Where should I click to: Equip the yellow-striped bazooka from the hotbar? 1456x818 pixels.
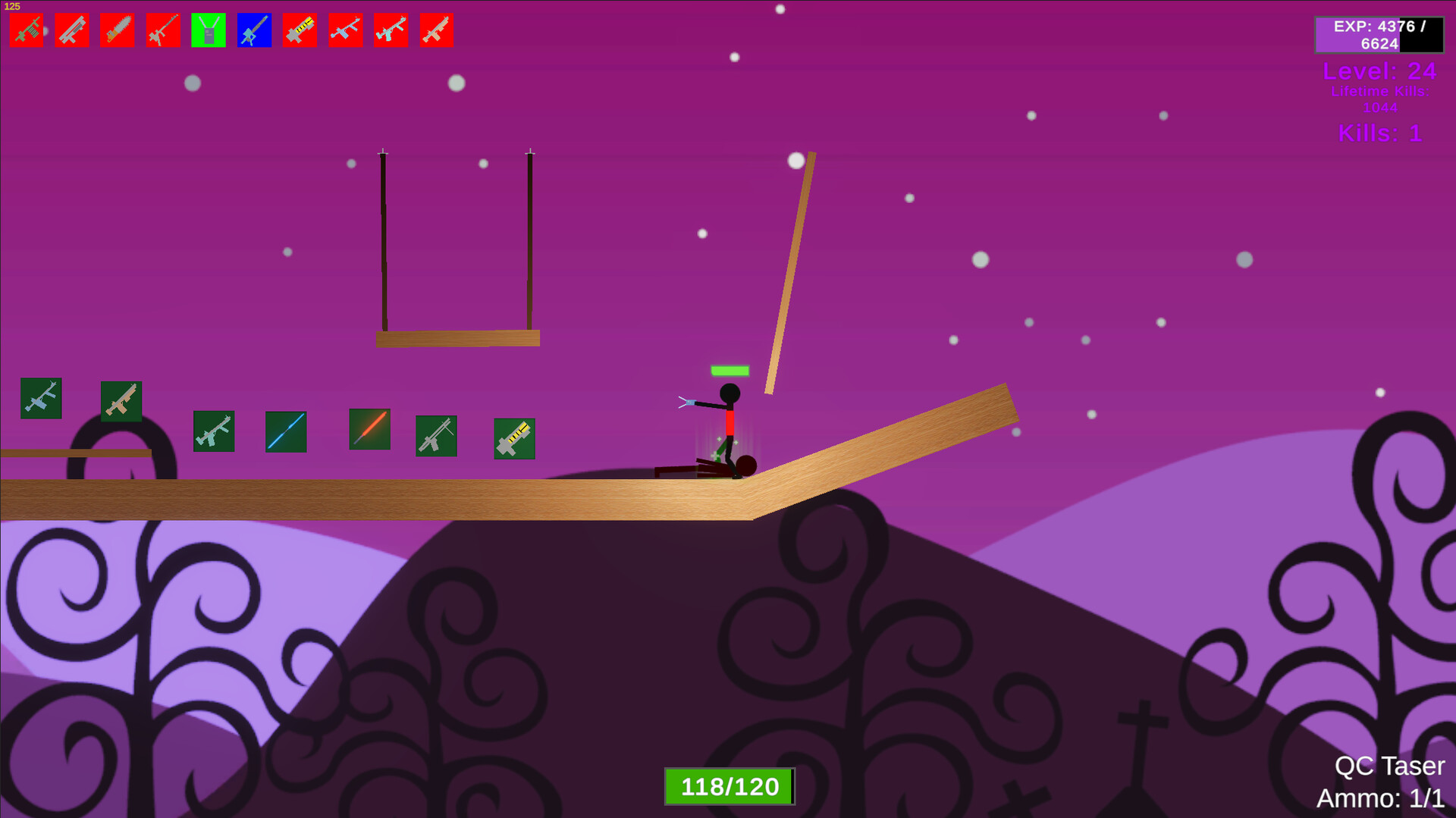click(300, 30)
